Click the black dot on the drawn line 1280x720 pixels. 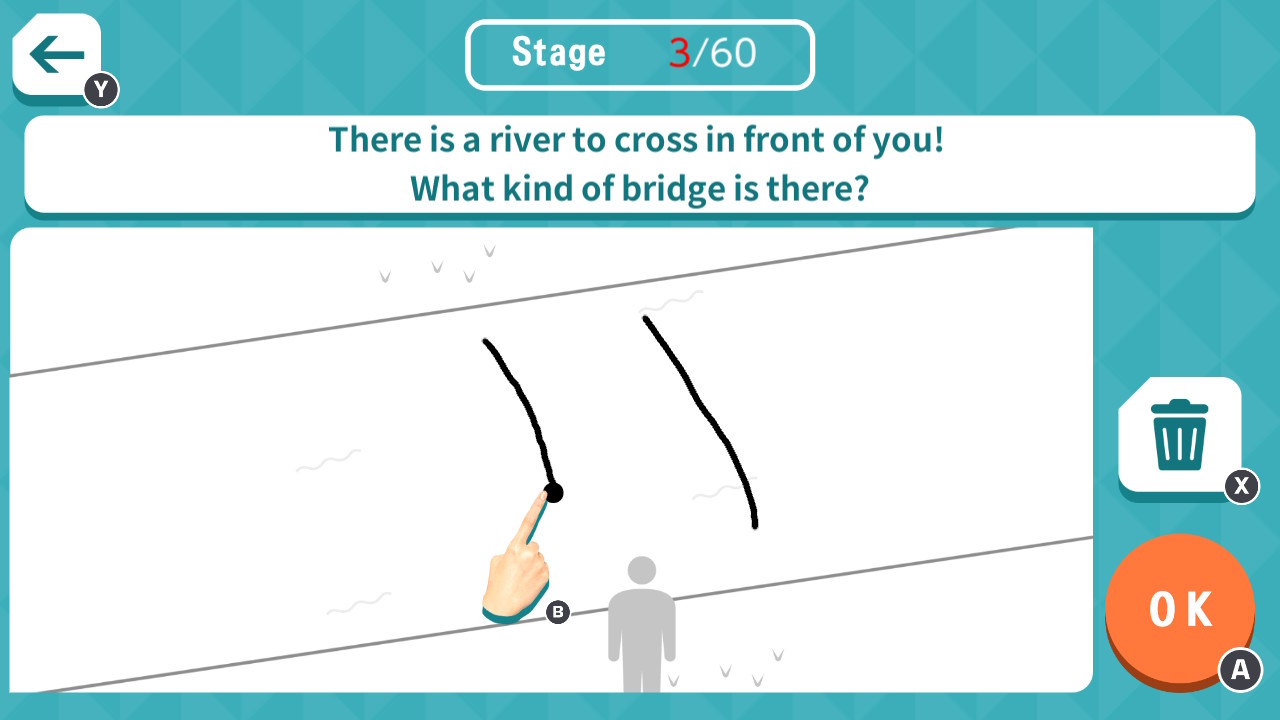click(x=553, y=492)
